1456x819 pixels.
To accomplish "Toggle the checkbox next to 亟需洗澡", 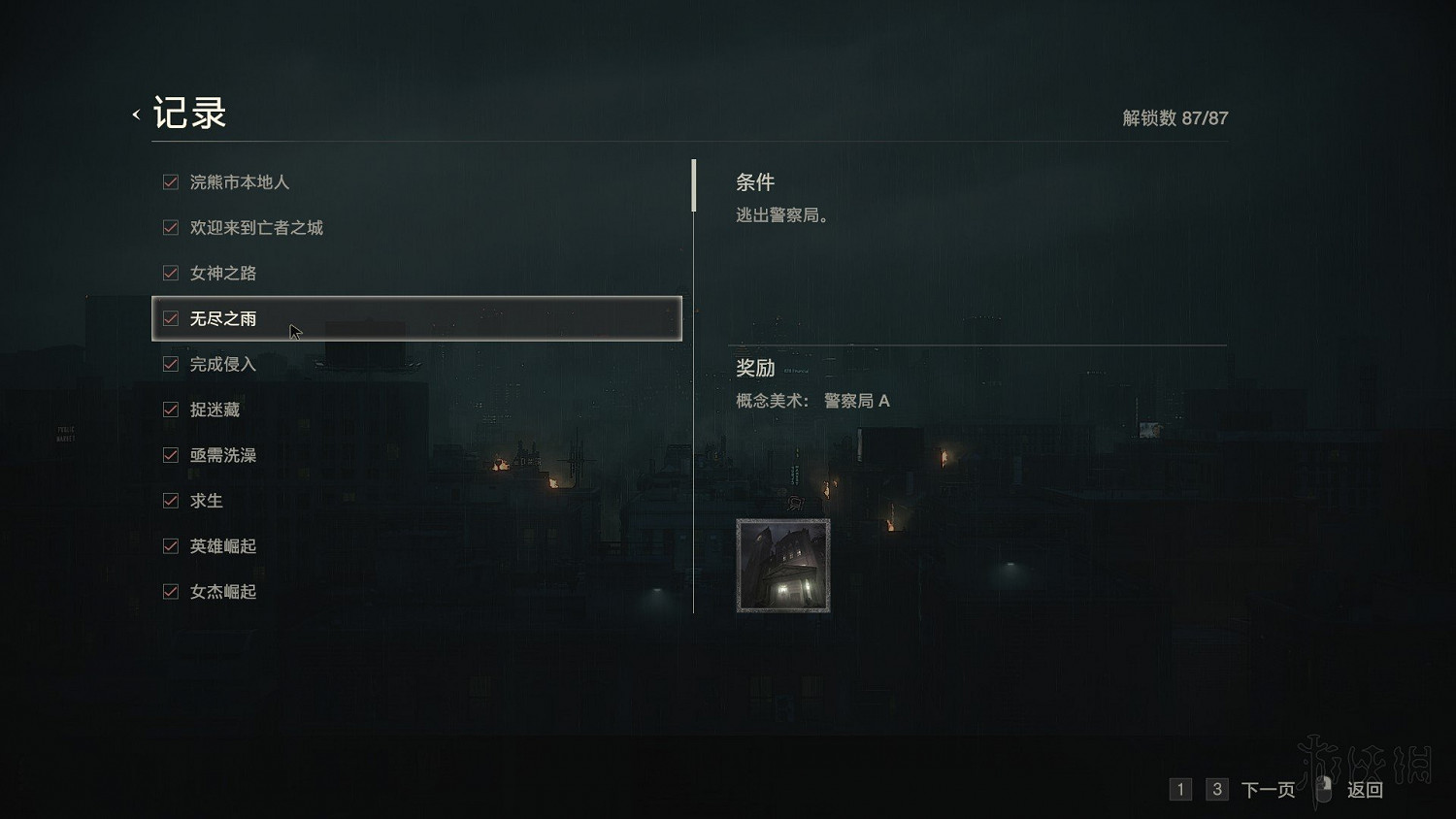I will click(x=170, y=454).
